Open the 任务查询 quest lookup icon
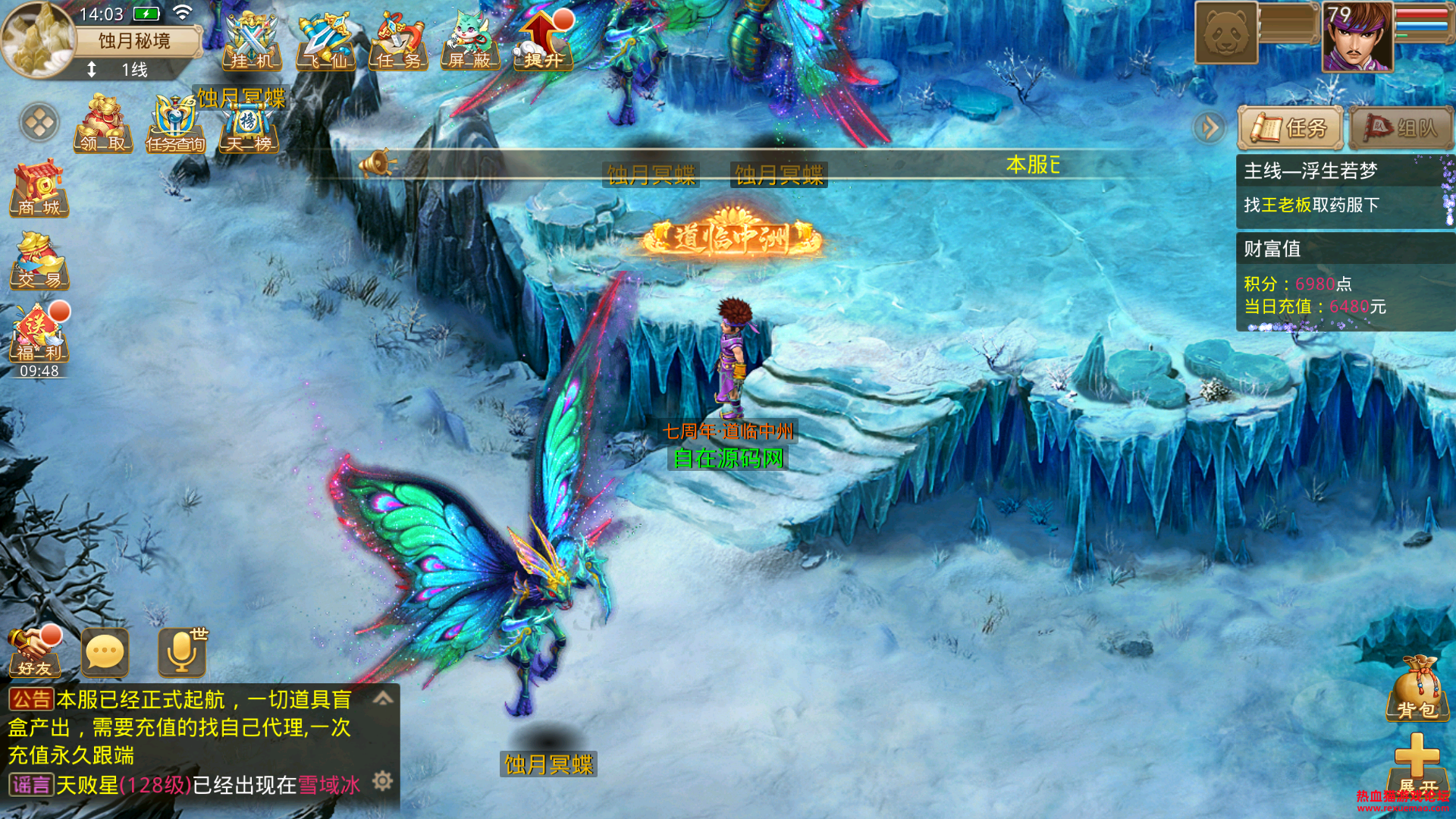This screenshot has height=819, width=1456. pyautogui.click(x=176, y=124)
